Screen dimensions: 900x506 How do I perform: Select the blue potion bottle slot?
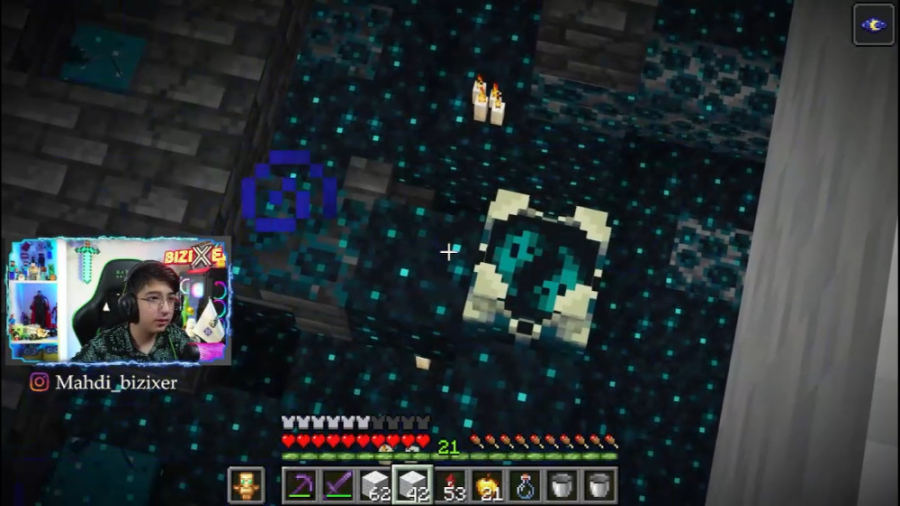click(x=524, y=485)
